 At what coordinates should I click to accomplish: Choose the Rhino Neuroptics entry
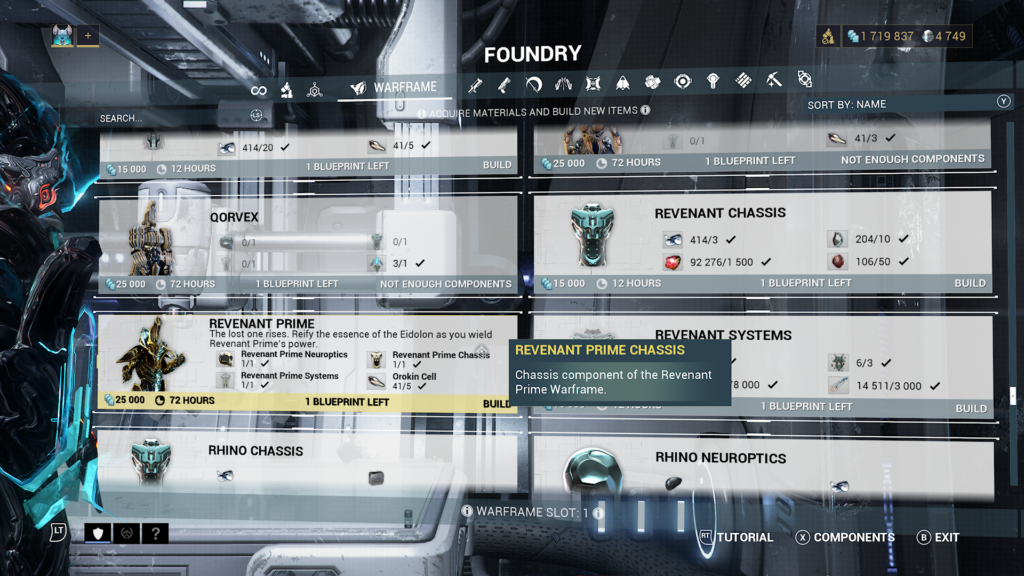[x=720, y=458]
